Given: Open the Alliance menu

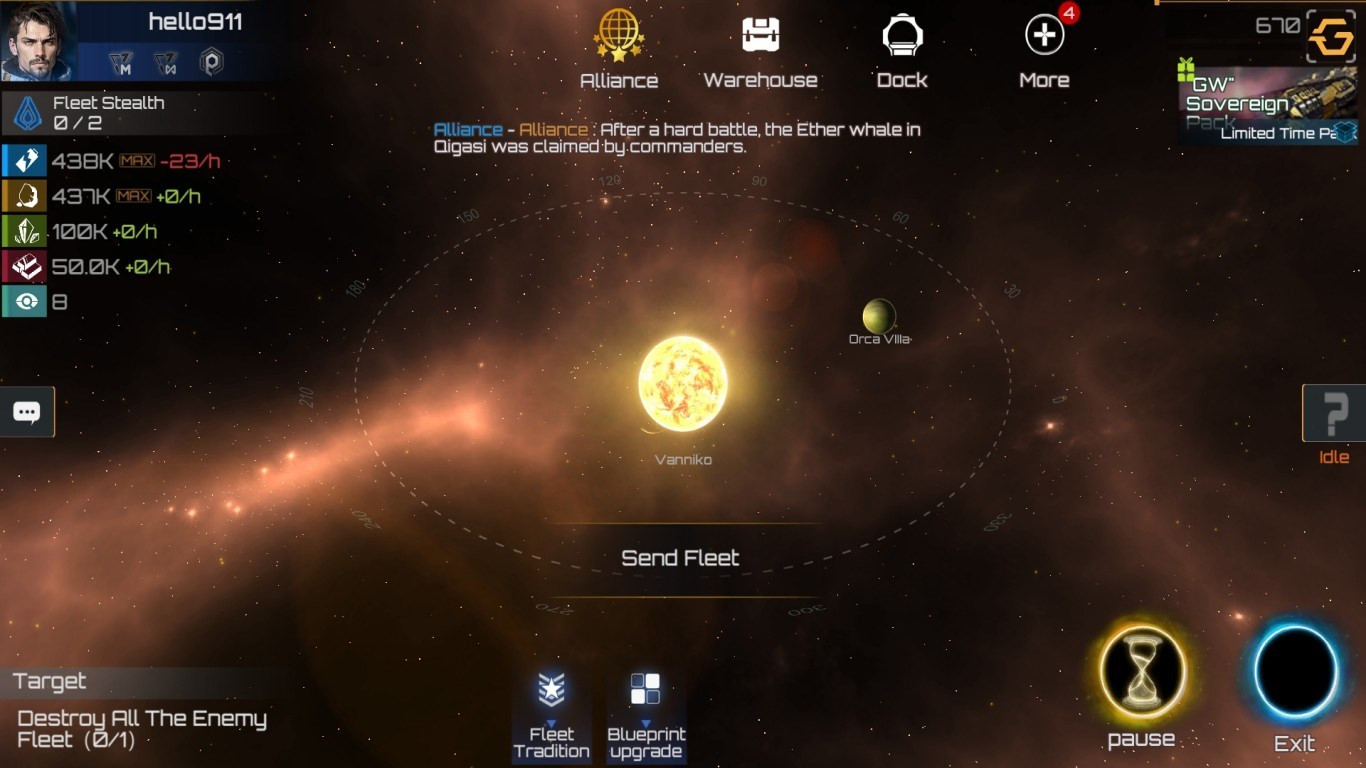Looking at the screenshot, I should tap(618, 50).
